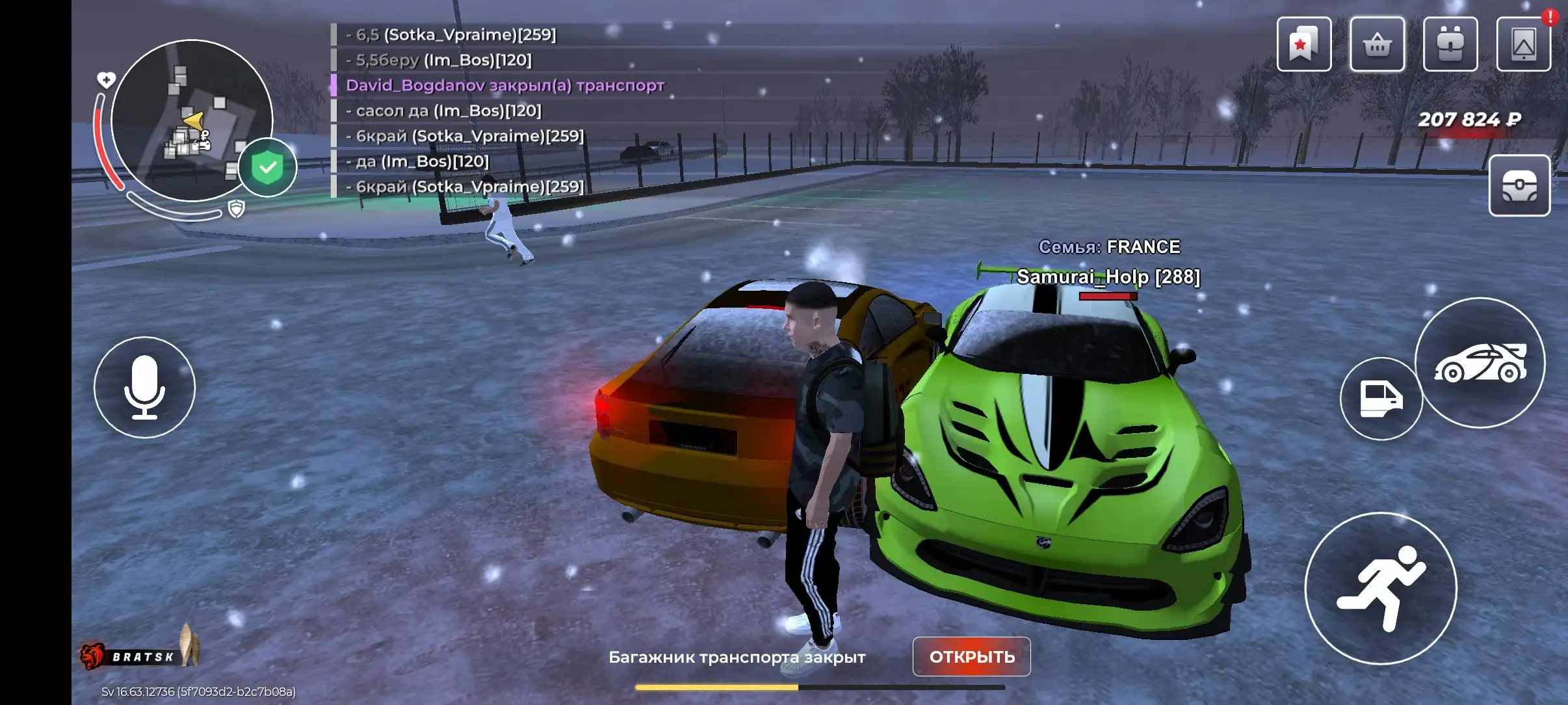This screenshot has width=1568, height=705.
Task: Open the circular minimap
Action: (x=191, y=120)
